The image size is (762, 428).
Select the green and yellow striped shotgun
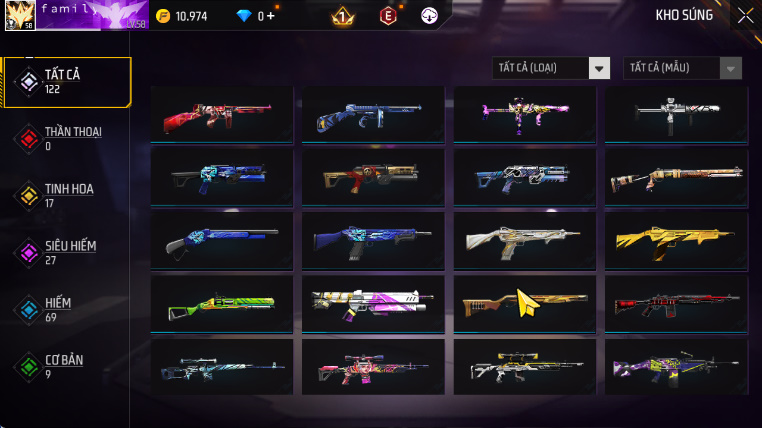(x=222, y=304)
